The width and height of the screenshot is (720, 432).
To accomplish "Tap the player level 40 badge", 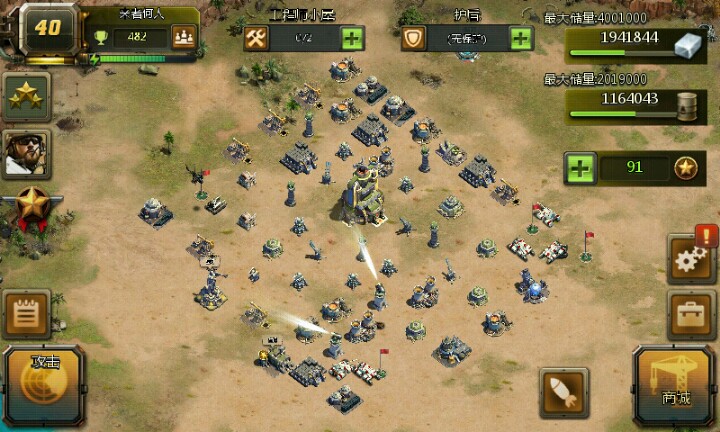I will pyautogui.click(x=46, y=28).
